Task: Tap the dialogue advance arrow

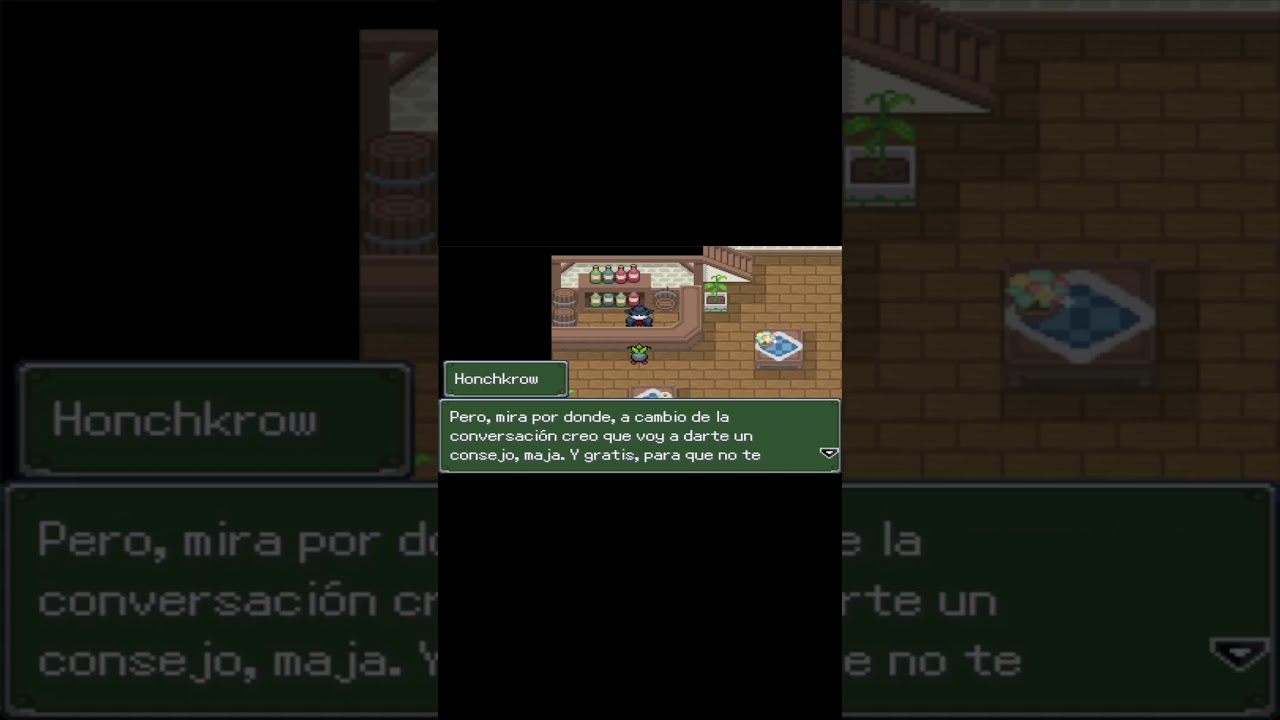Action: pyautogui.click(x=828, y=452)
